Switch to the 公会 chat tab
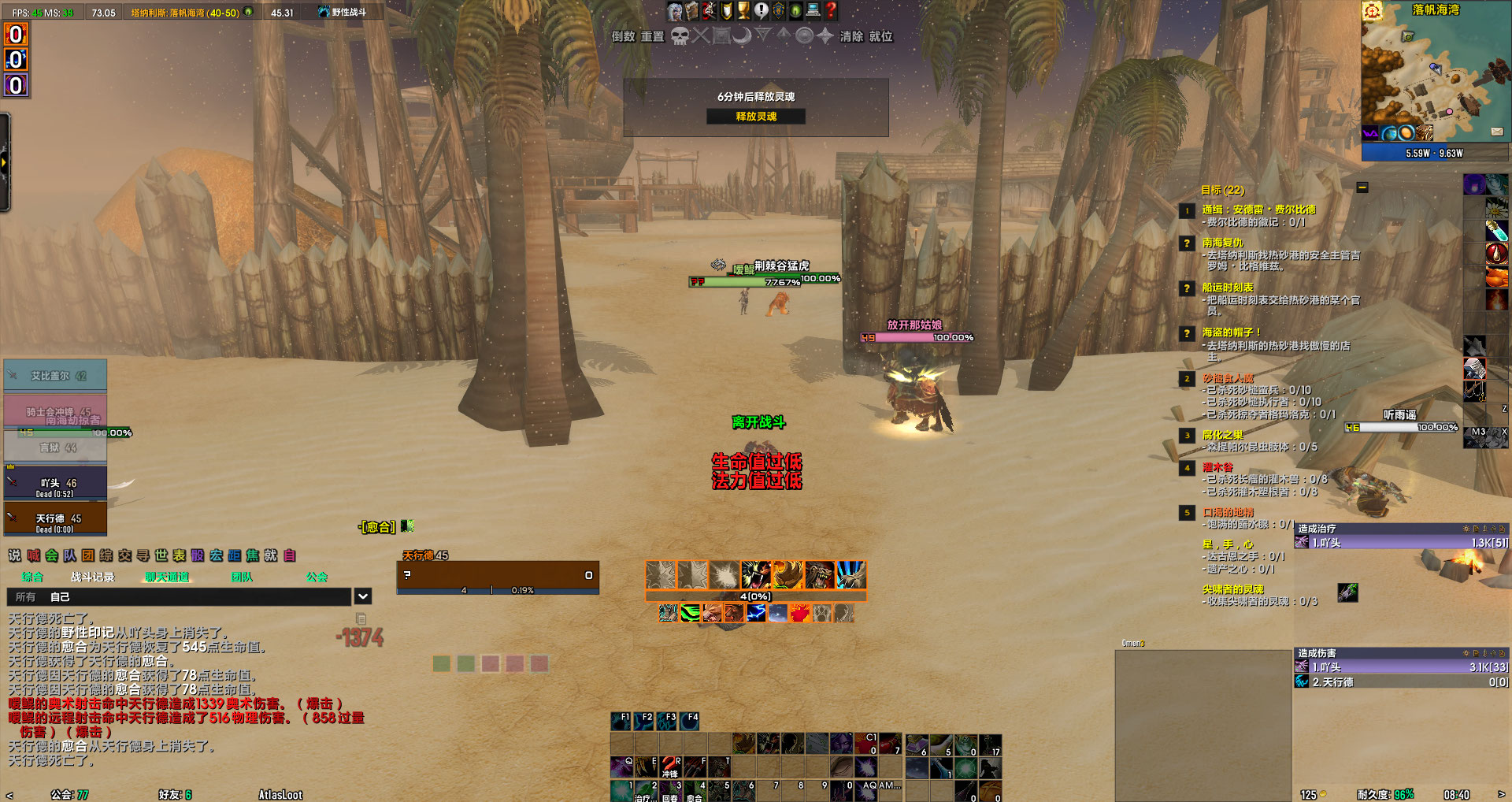Image resolution: width=1512 pixels, height=802 pixels. [319, 577]
